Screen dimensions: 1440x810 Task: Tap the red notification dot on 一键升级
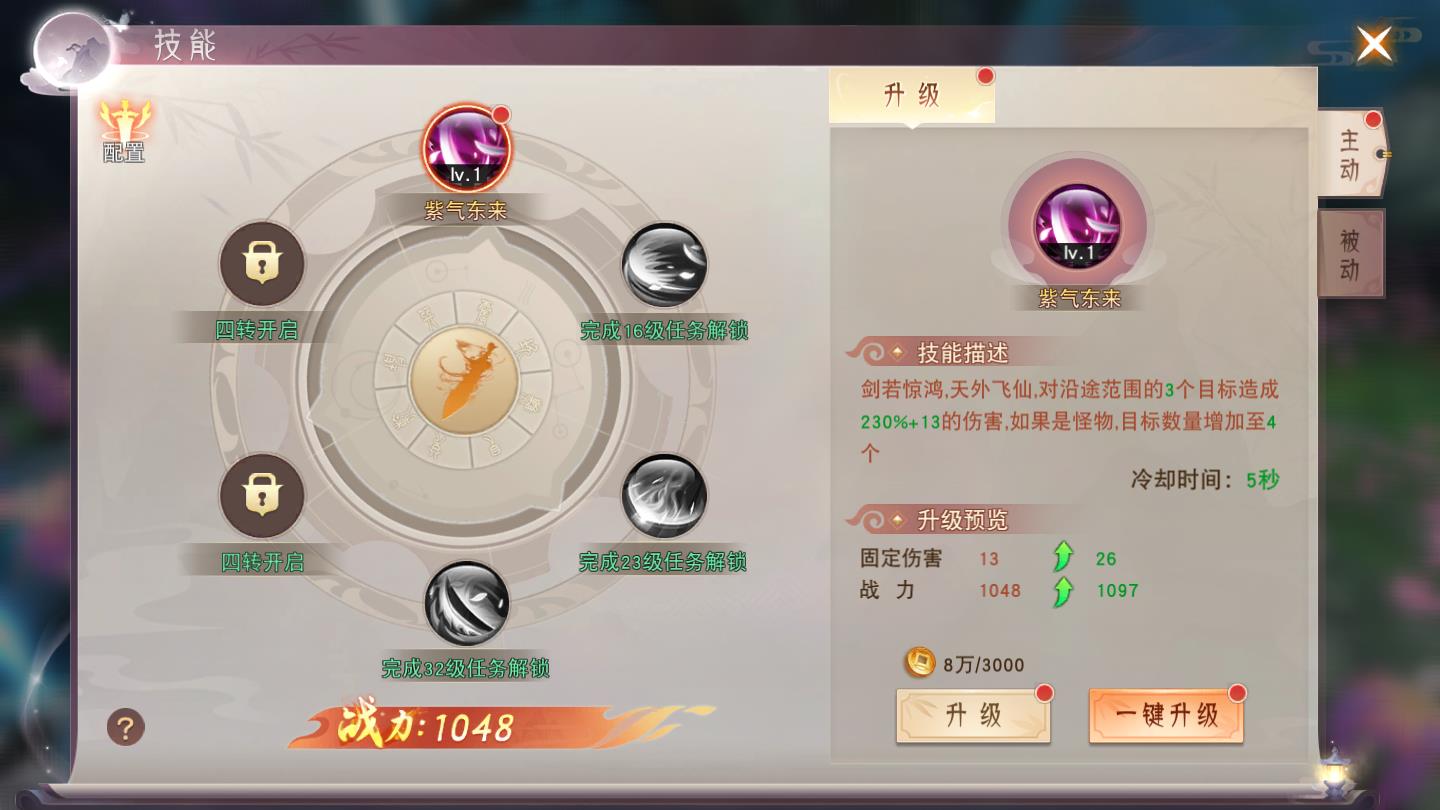click(x=1240, y=690)
